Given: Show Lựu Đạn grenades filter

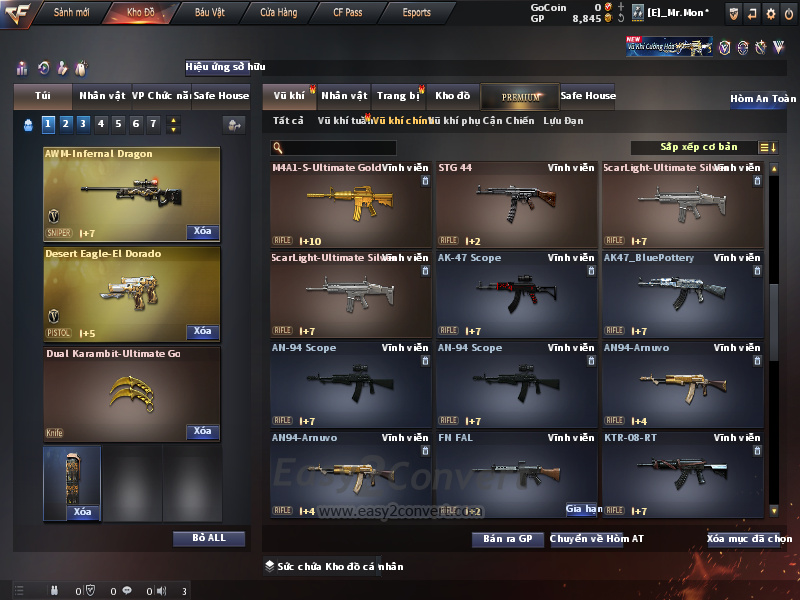Looking at the screenshot, I should (563, 121).
